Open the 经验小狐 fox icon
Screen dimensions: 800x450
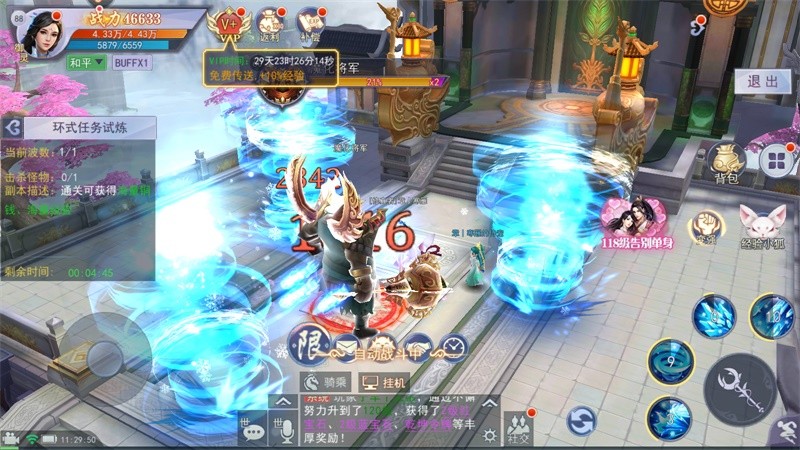(x=762, y=224)
